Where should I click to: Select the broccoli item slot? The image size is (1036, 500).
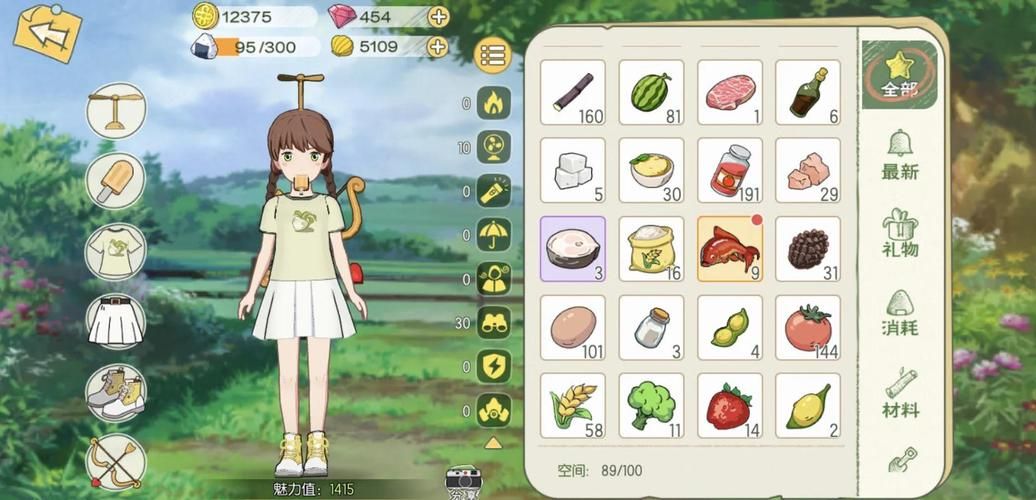pos(651,405)
